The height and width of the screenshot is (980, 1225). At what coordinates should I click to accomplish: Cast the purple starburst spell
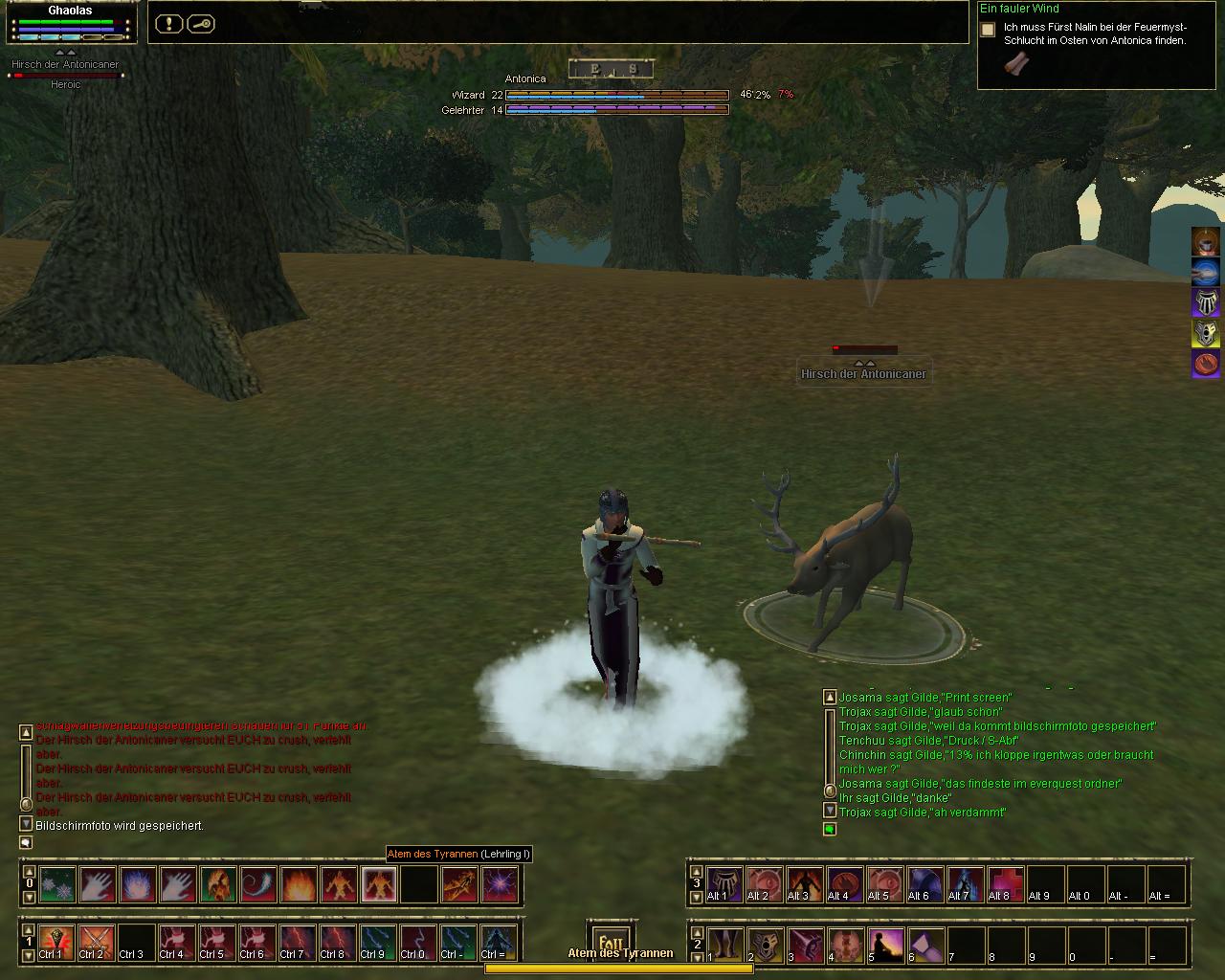500,885
